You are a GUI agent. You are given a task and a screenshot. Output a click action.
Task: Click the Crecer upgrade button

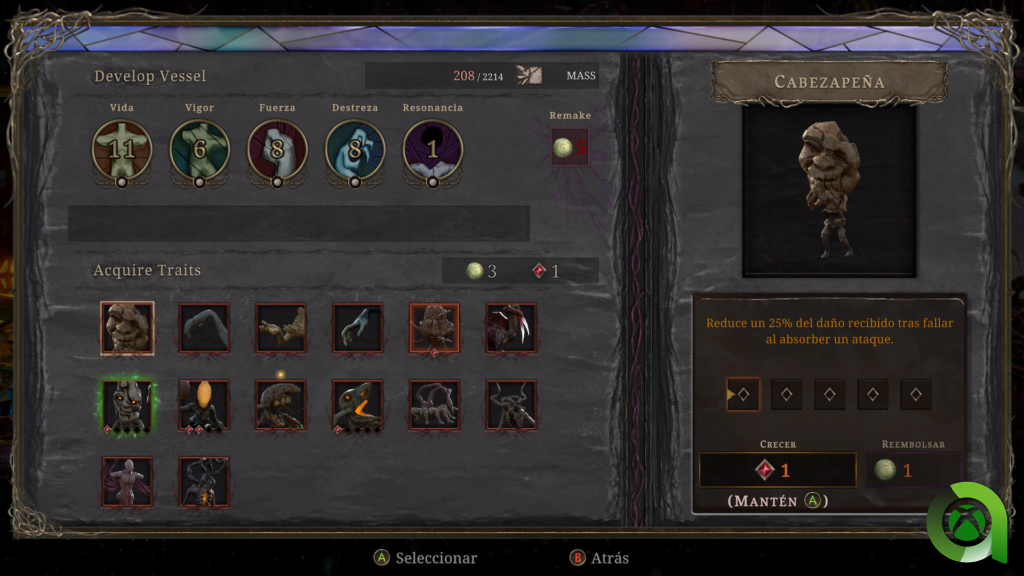coord(777,470)
